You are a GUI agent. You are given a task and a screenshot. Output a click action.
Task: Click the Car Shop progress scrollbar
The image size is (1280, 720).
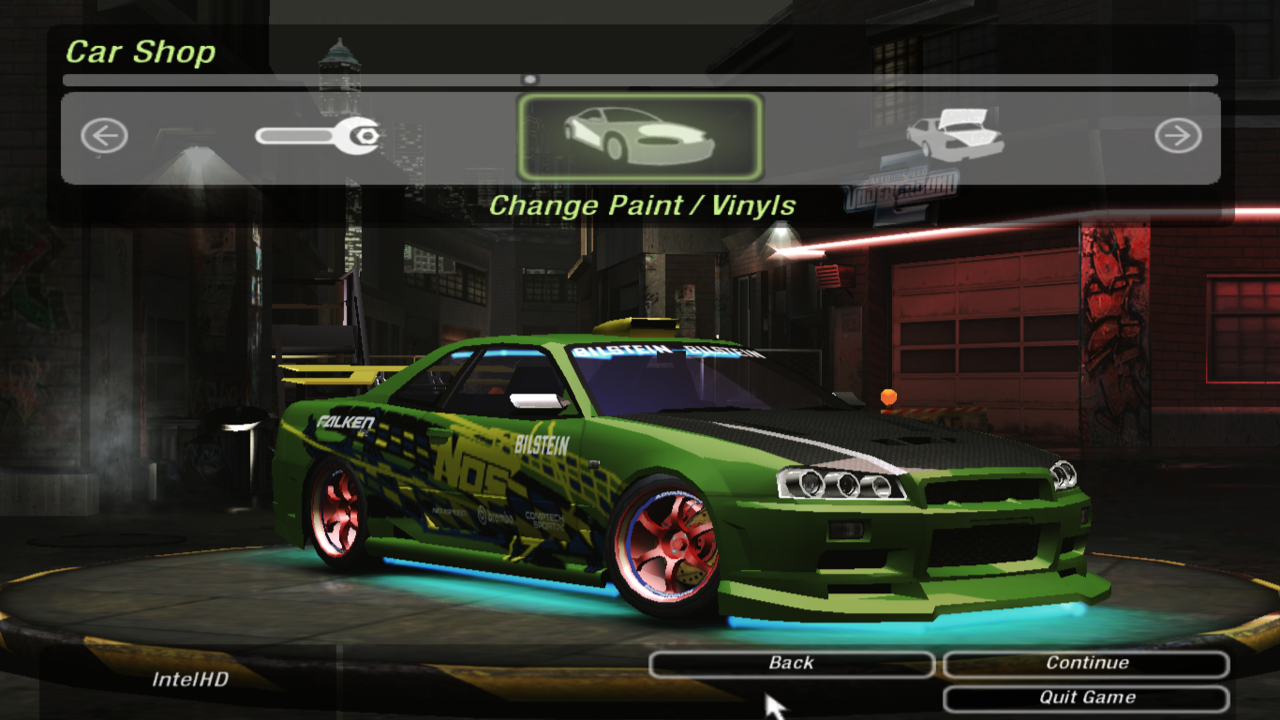(x=640, y=80)
